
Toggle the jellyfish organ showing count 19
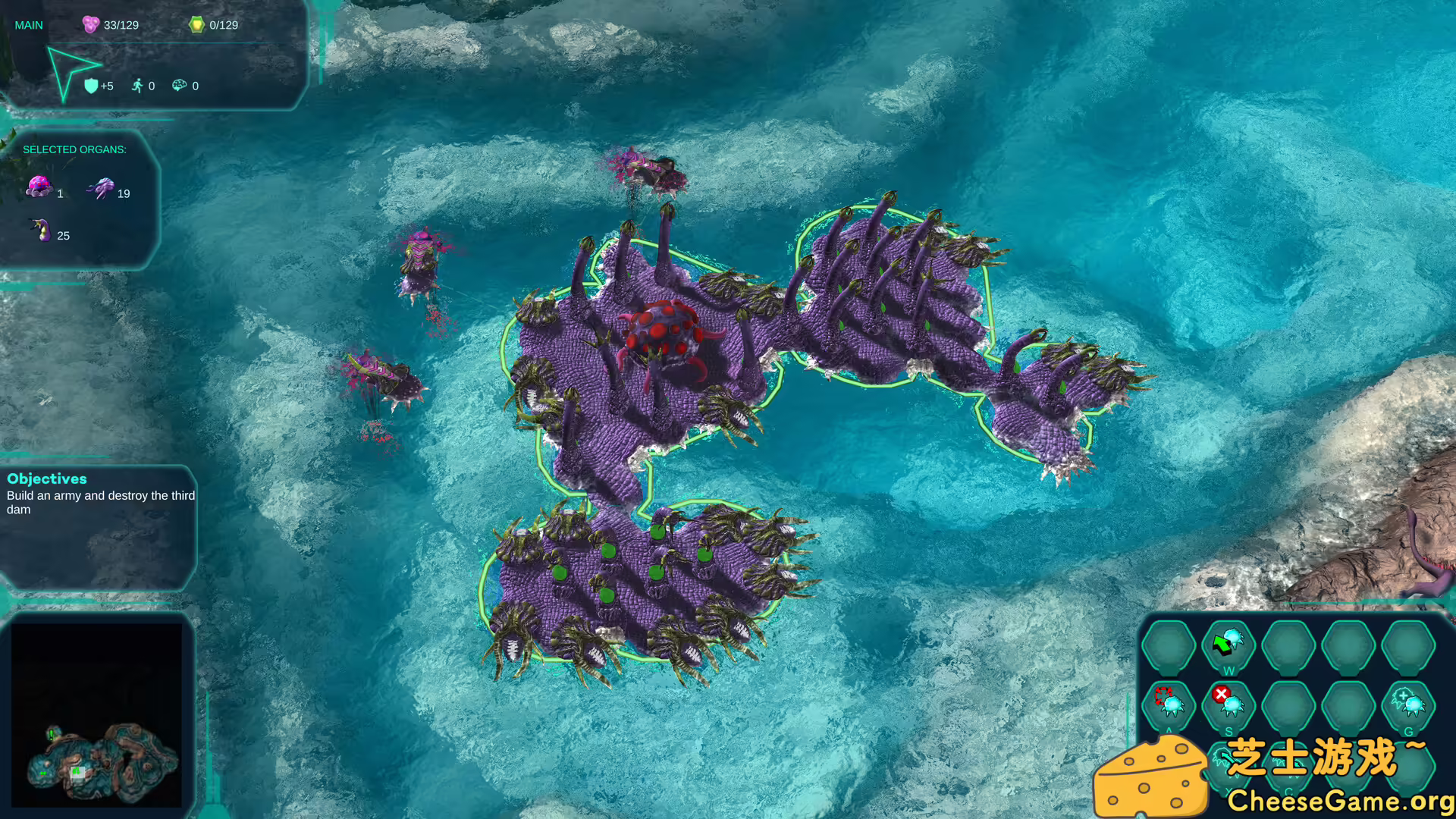pyautogui.click(x=102, y=188)
